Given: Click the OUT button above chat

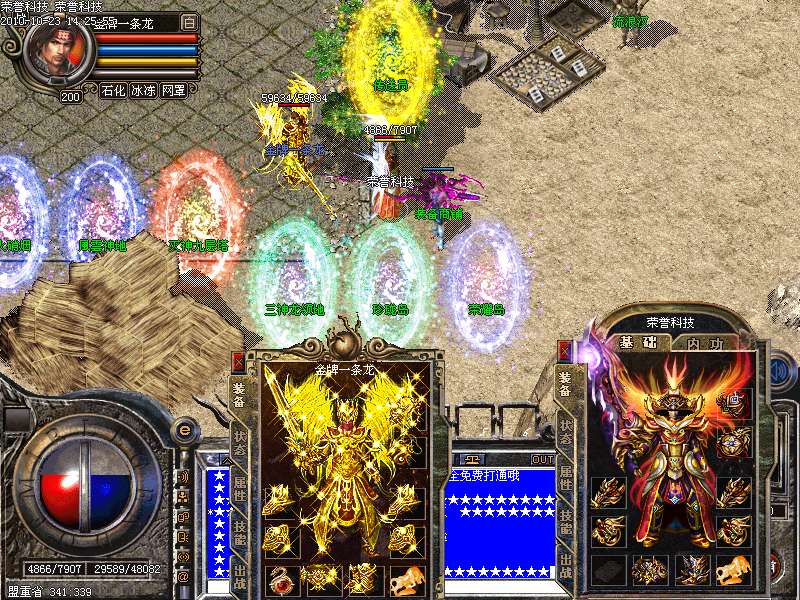Looking at the screenshot, I should (x=542, y=459).
